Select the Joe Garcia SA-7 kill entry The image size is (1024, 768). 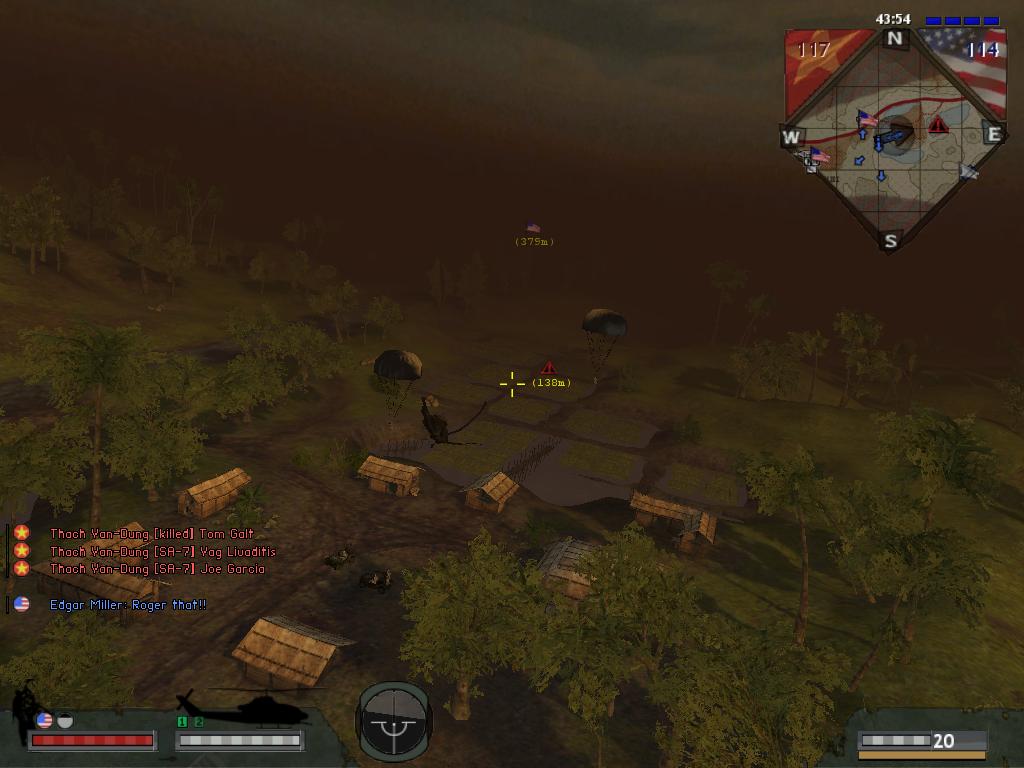point(157,569)
